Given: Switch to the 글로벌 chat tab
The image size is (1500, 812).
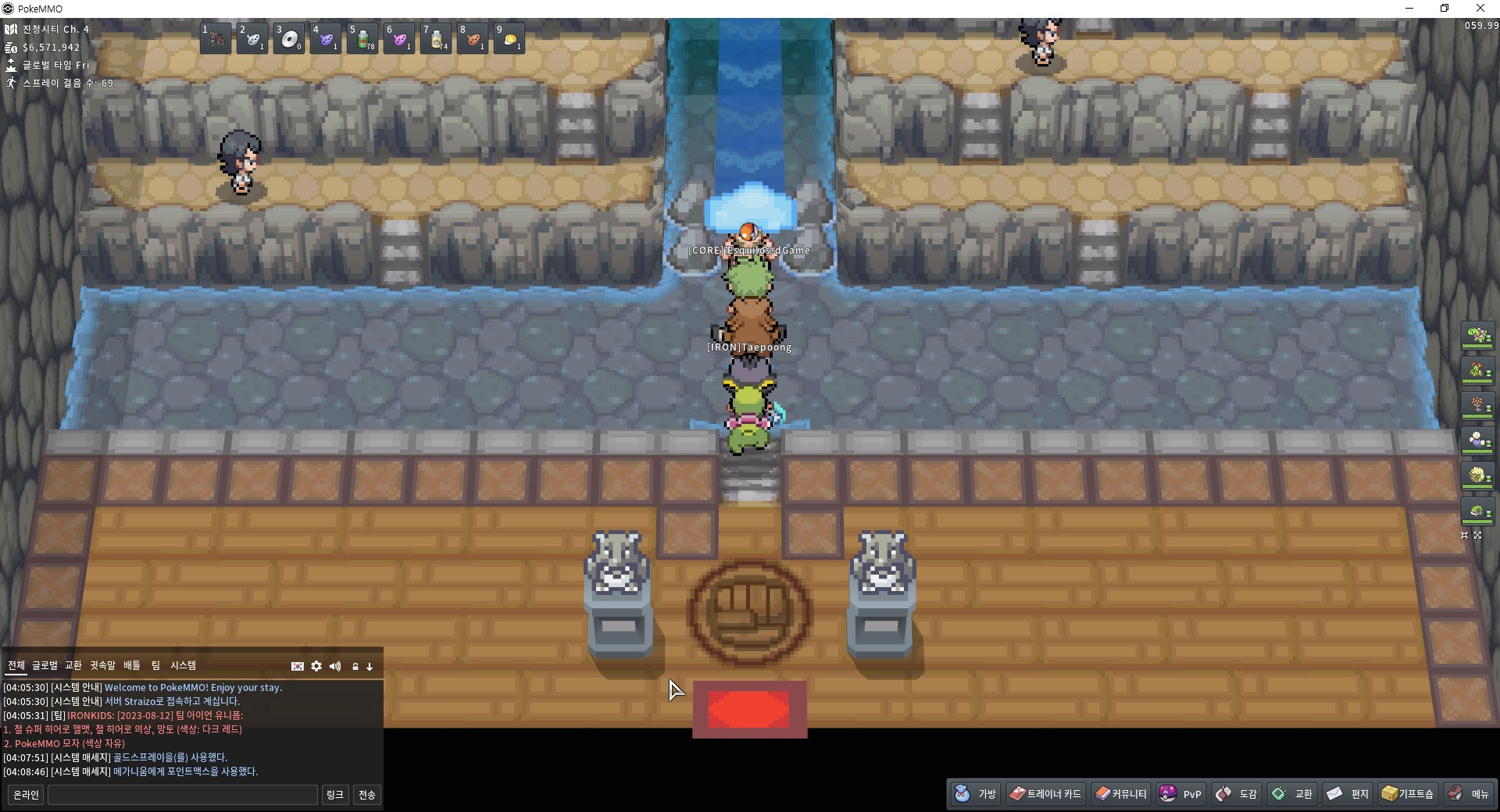Looking at the screenshot, I should pyautogui.click(x=45, y=665).
